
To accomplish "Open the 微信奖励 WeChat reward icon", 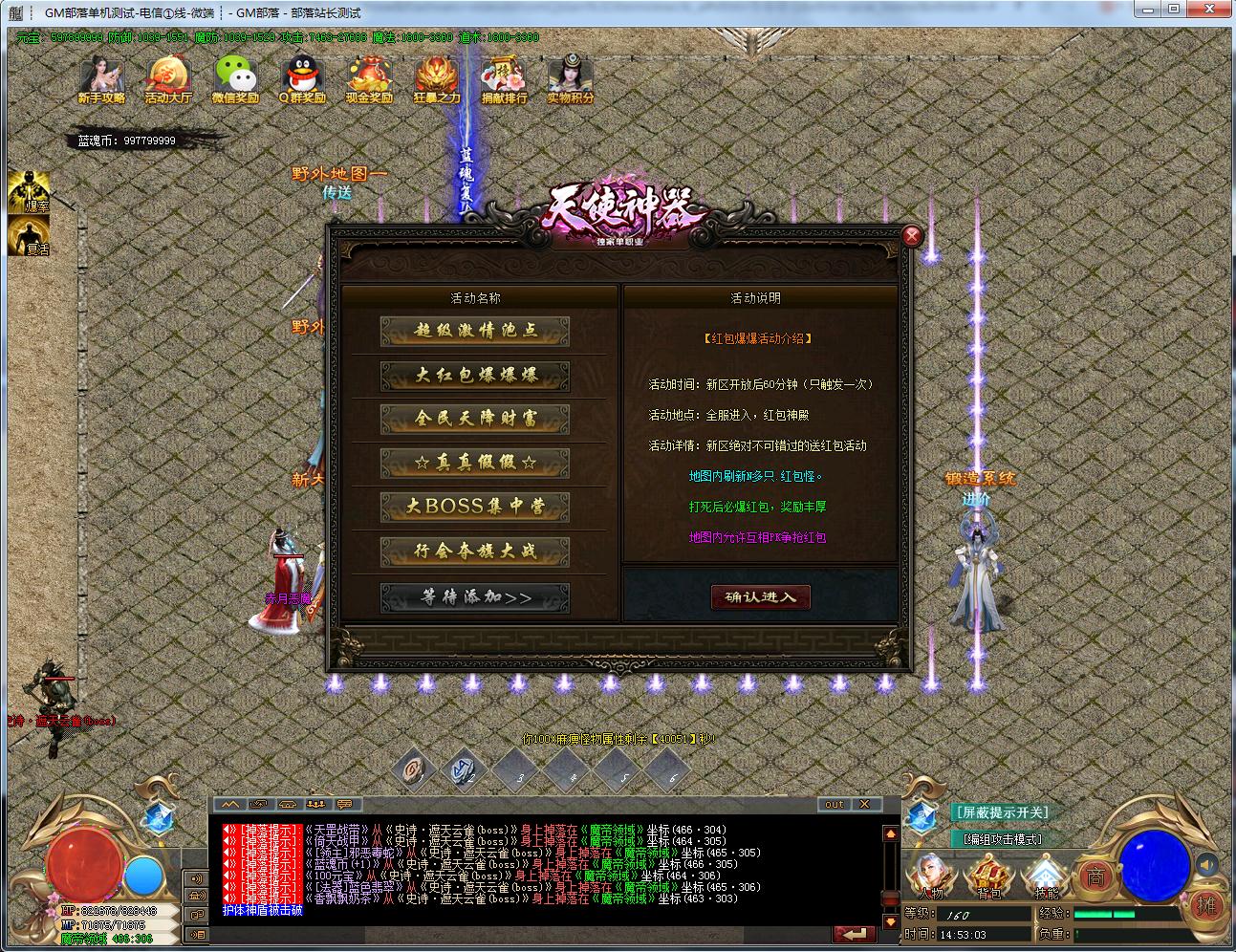I will (x=235, y=79).
